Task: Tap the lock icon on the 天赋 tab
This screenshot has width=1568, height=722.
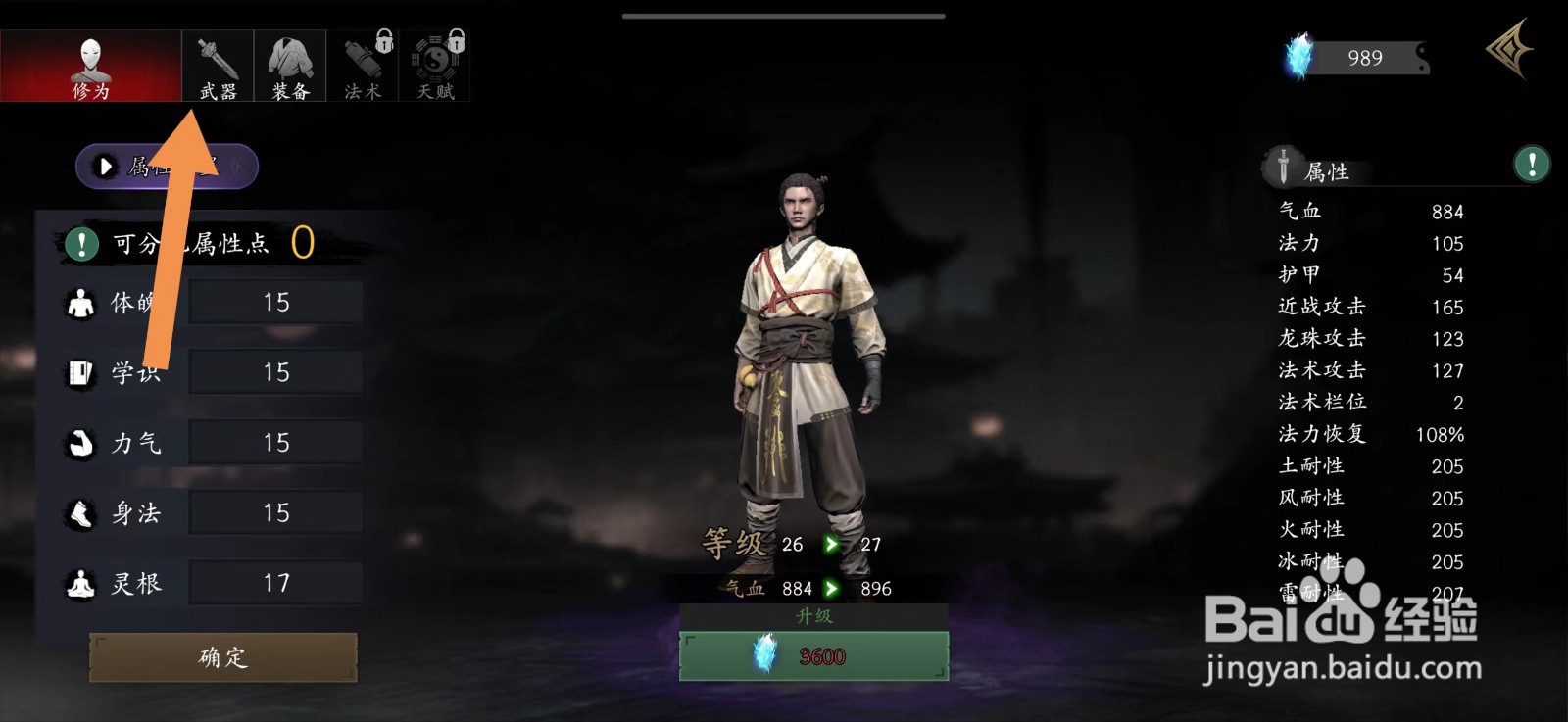Action: (455, 41)
